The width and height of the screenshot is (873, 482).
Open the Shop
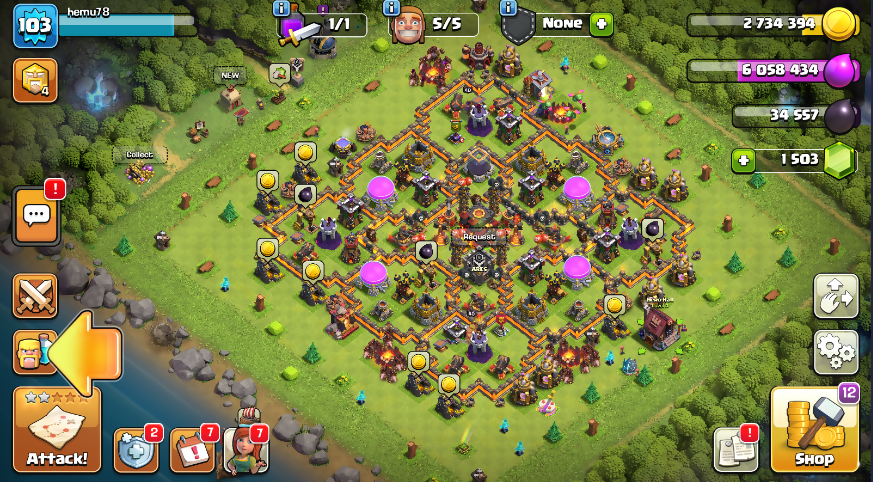(x=814, y=429)
